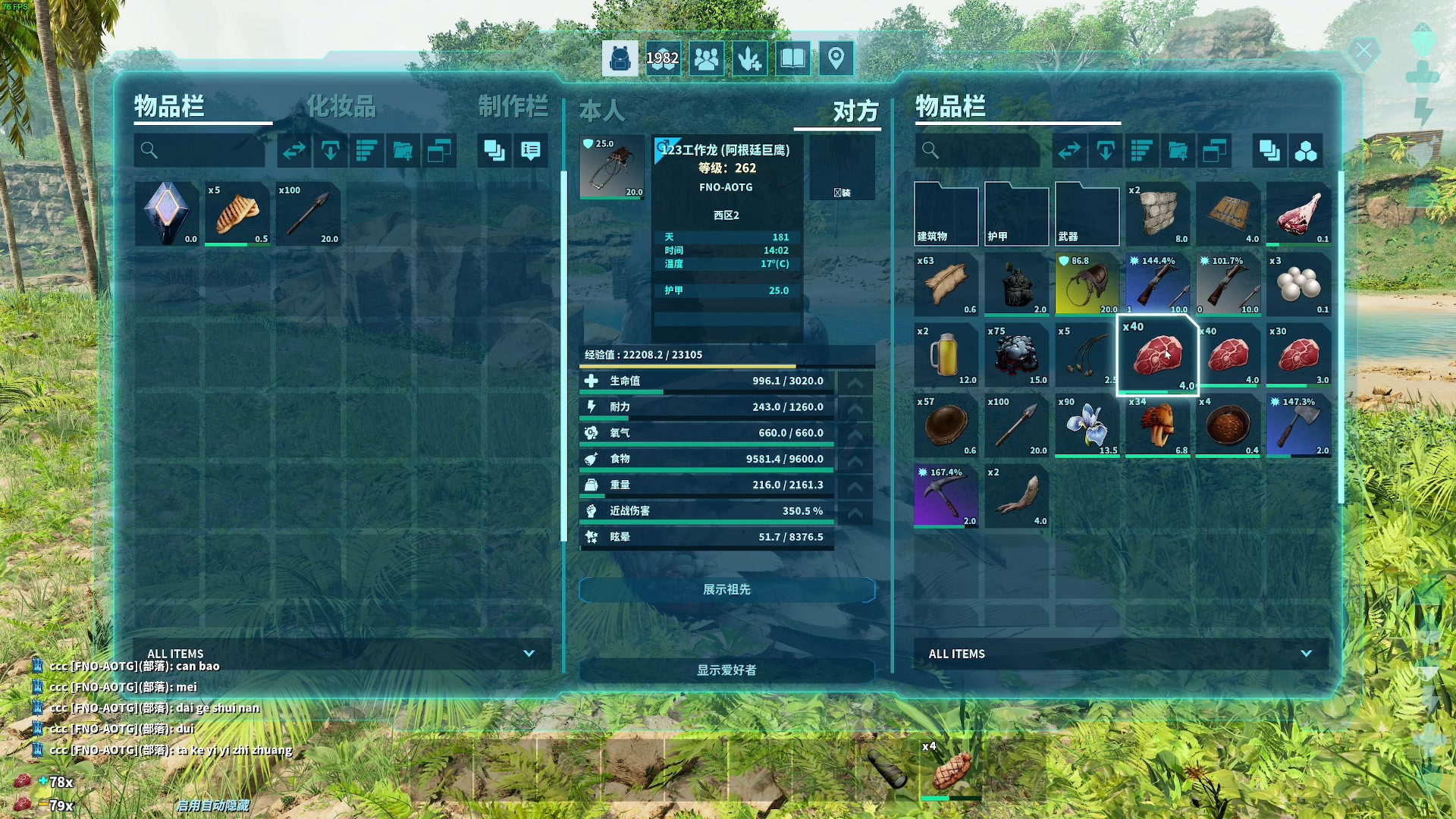
Task: Switch to the 化妆品 tab
Action: pyautogui.click(x=341, y=107)
